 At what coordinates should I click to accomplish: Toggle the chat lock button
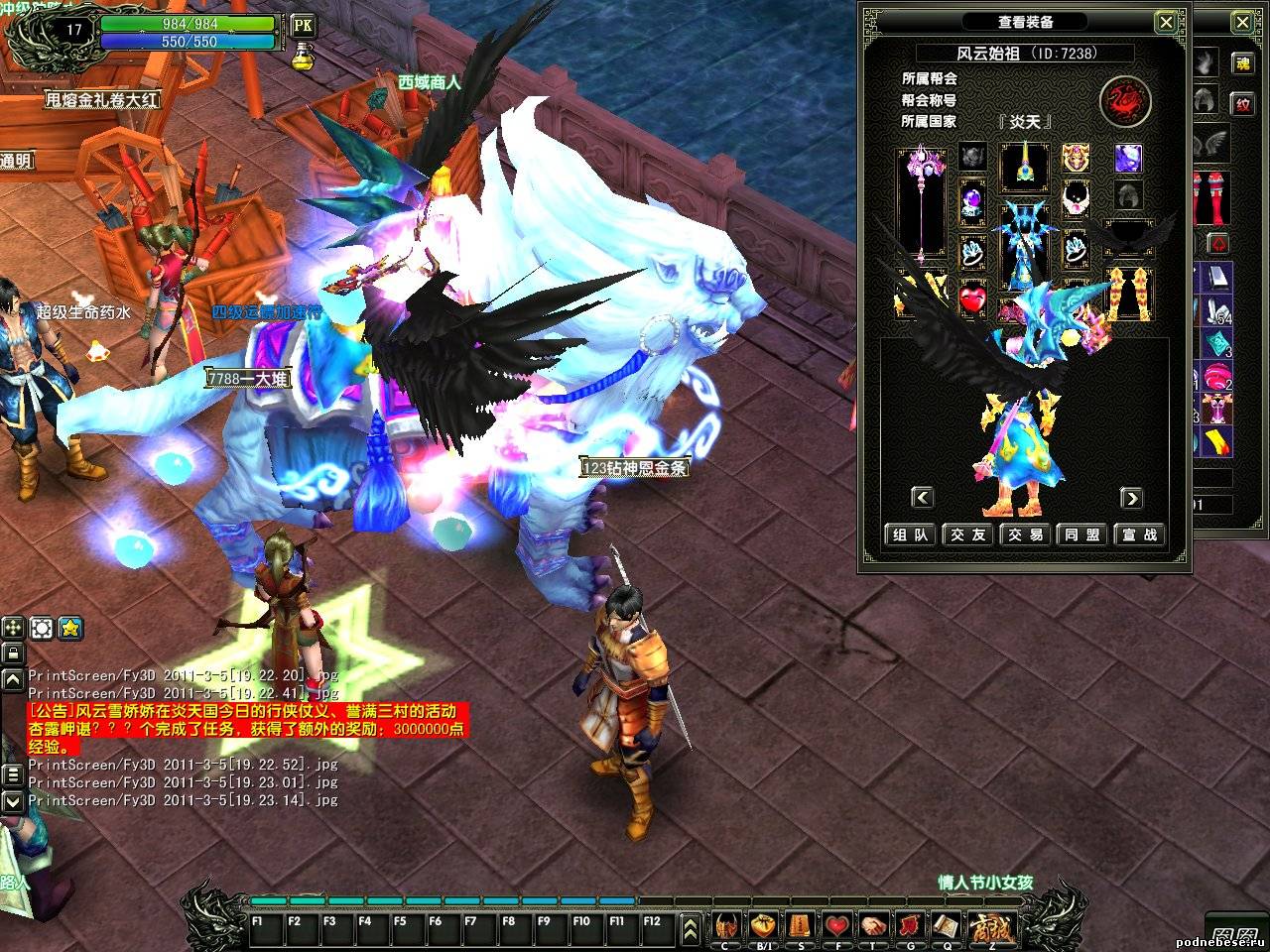click(13, 653)
